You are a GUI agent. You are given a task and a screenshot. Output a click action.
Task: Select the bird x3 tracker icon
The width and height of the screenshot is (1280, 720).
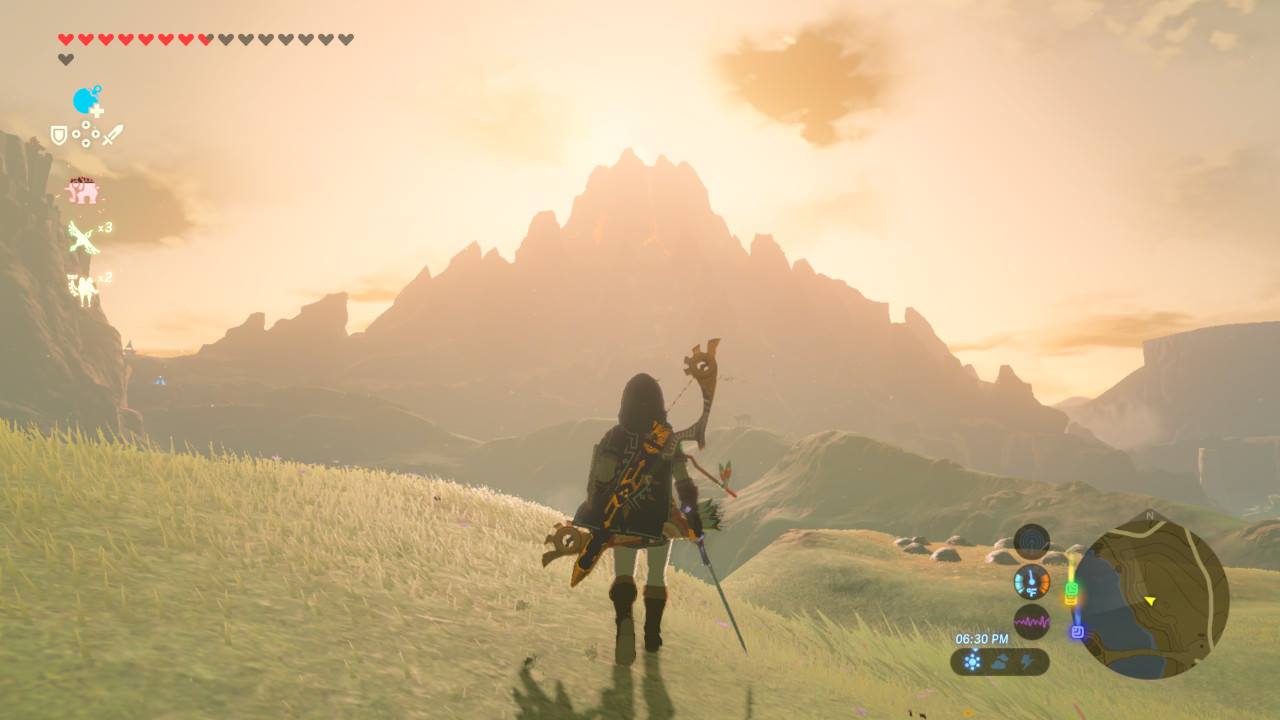tap(85, 238)
